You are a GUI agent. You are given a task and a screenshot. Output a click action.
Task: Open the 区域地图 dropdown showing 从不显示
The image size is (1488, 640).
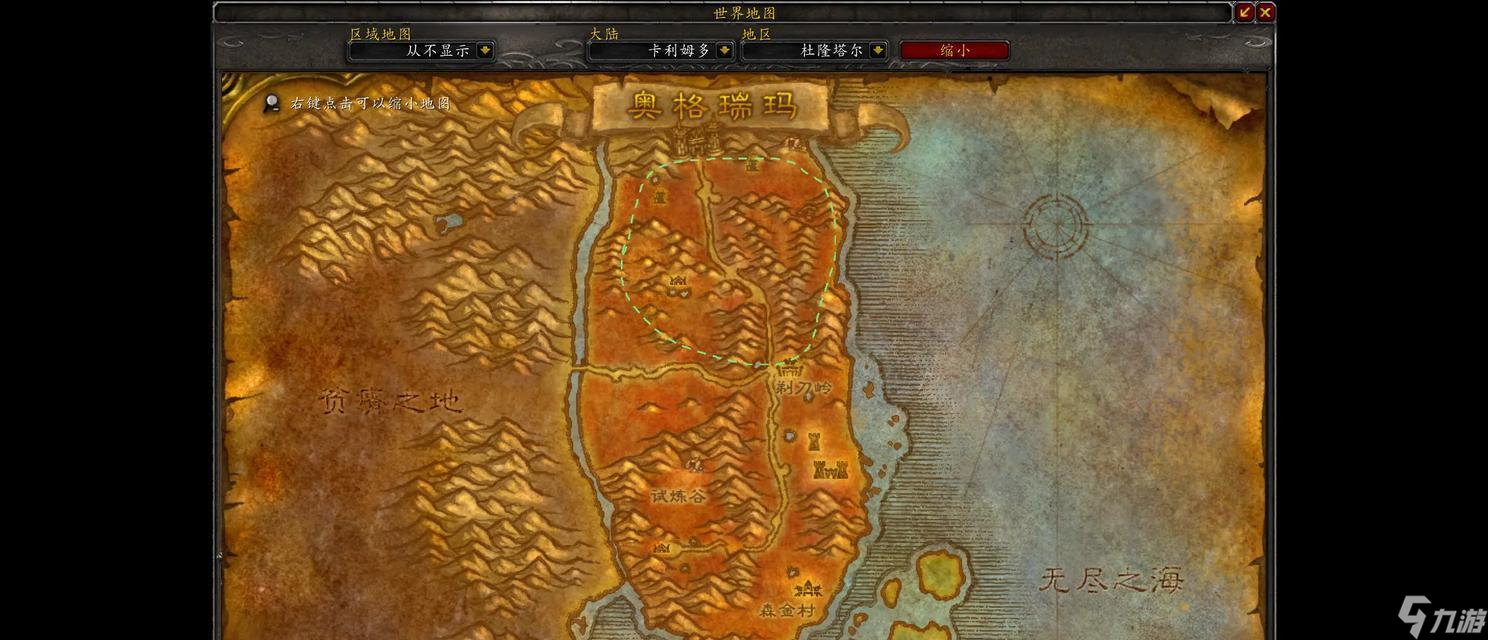coord(485,50)
